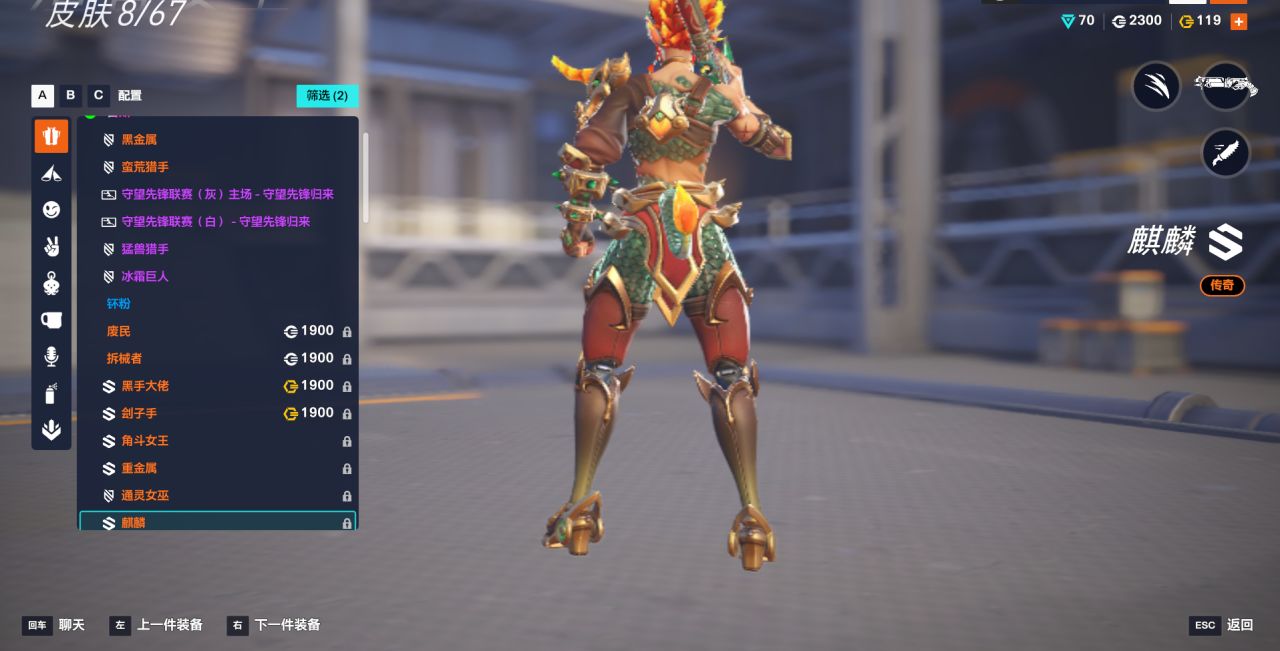Choose the 重金属 skin

[139, 468]
